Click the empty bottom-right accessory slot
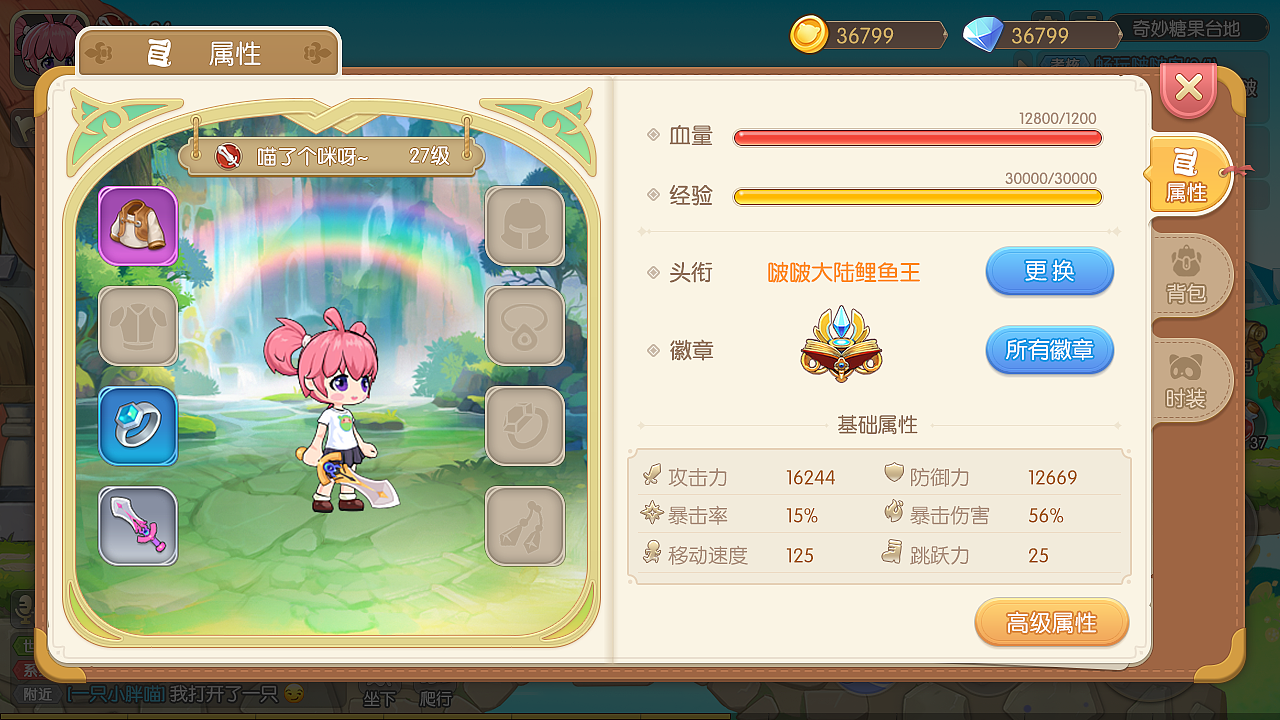 click(525, 525)
